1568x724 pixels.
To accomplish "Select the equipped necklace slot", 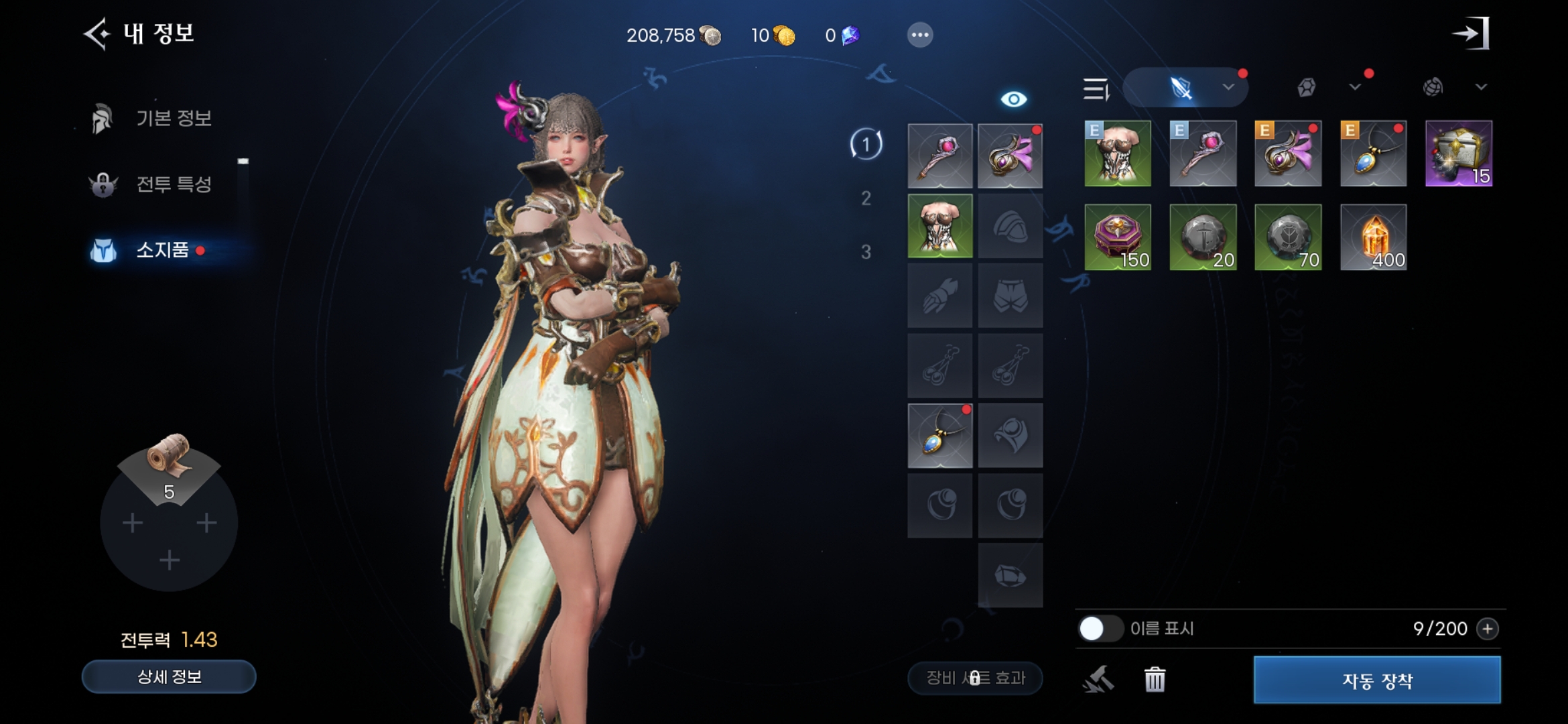I will click(939, 436).
